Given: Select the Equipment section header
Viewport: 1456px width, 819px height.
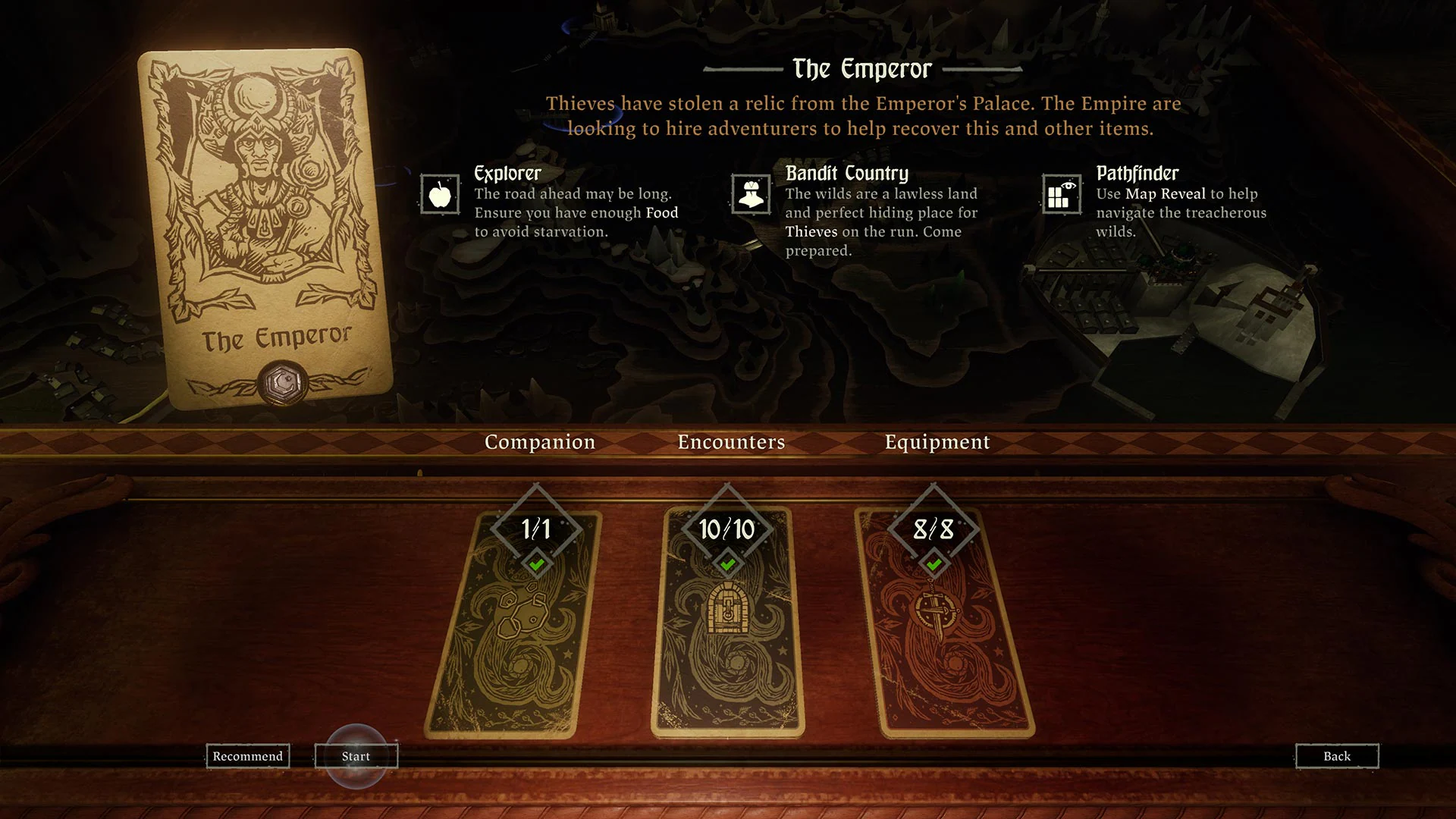Looking at the screenshot, I should [937, 442].
